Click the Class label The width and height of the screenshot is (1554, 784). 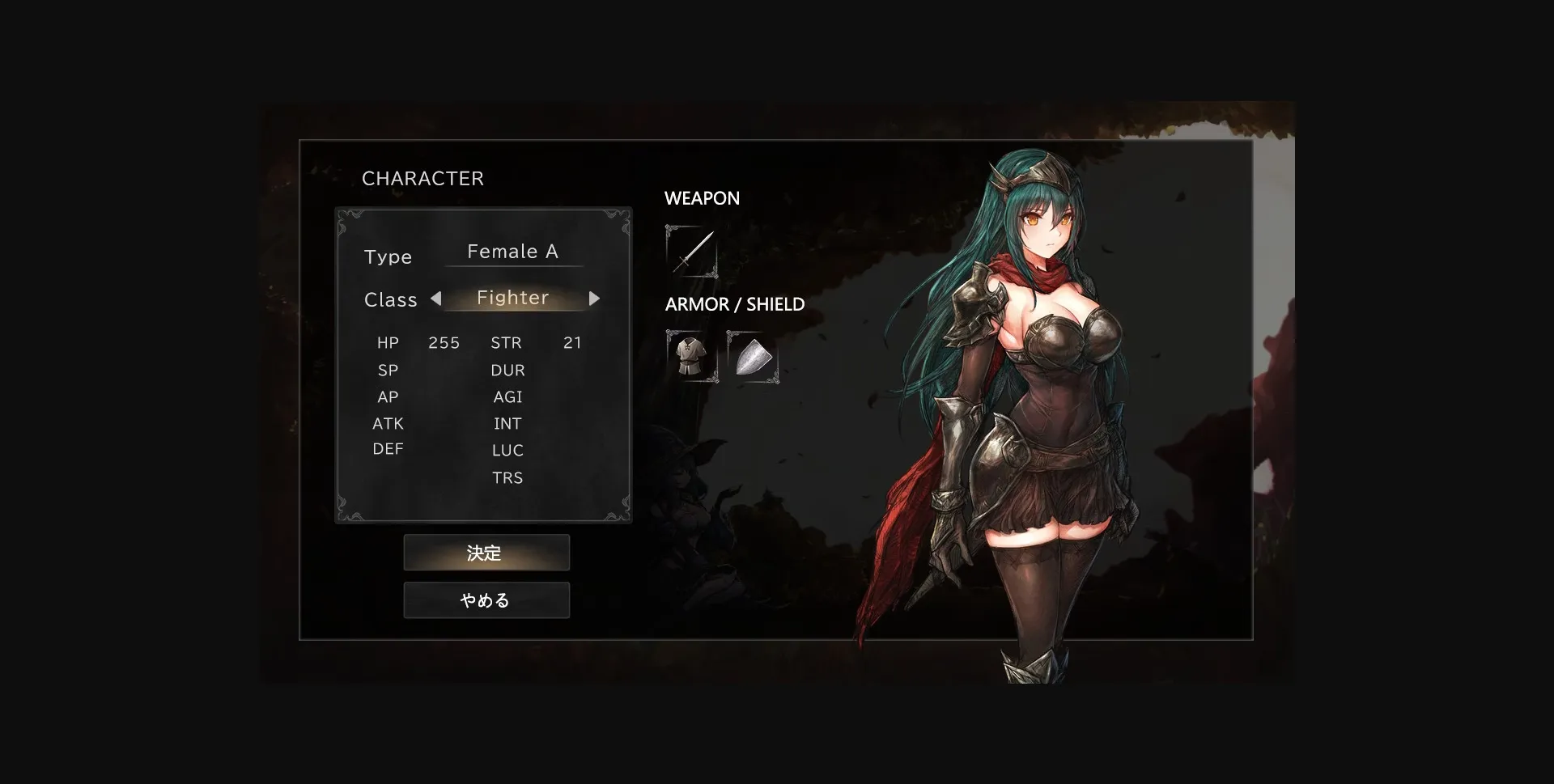pos(390,299)
